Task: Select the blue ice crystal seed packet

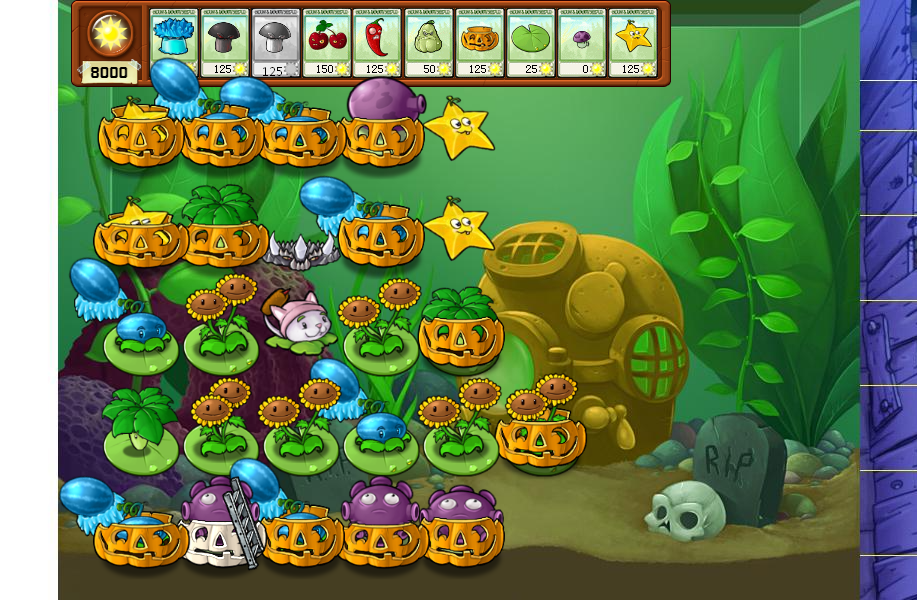Action: click(174, 43)
